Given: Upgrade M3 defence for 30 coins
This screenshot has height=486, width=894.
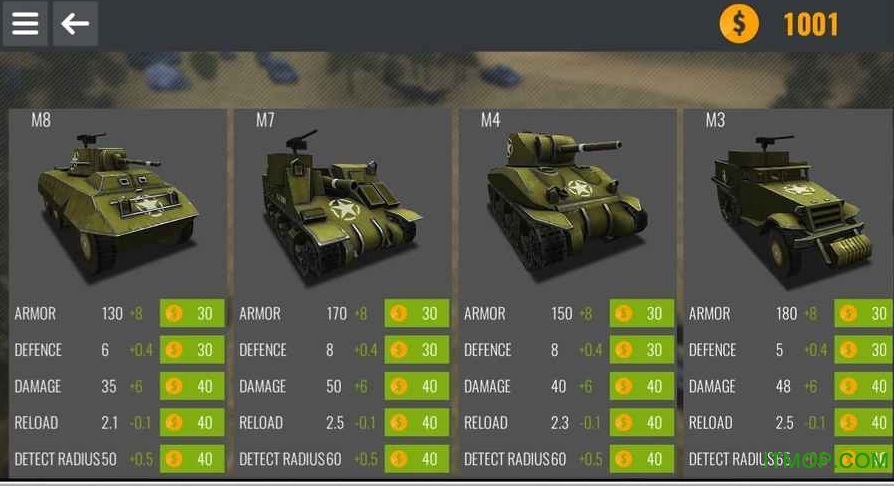Looking at the screenshot, I should point(864,350).
